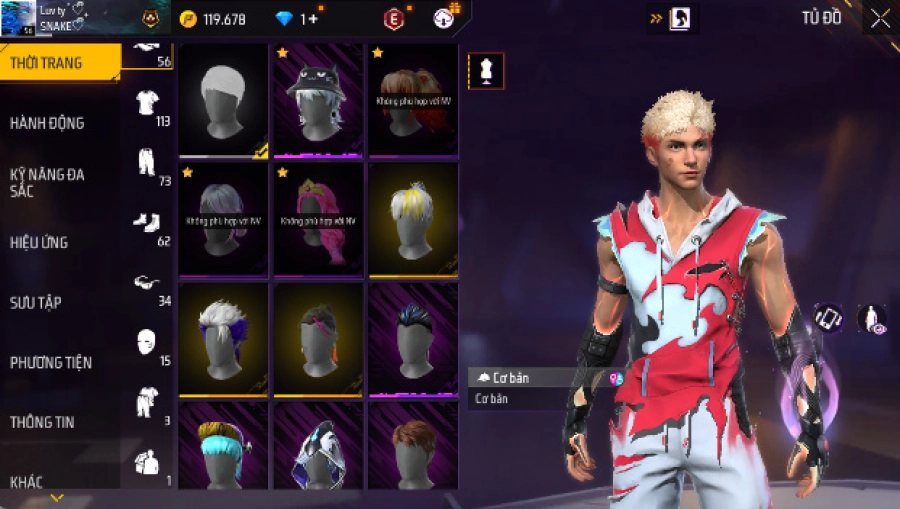Select the shoes category icon

coord(148,222)
